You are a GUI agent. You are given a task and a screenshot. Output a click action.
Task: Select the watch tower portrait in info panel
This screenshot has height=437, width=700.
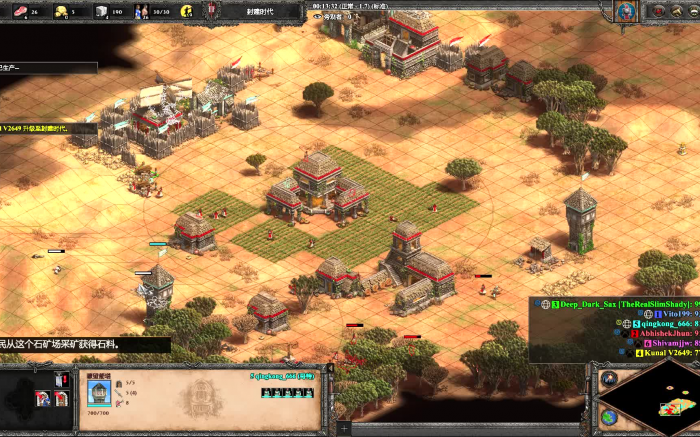[98, 390]
